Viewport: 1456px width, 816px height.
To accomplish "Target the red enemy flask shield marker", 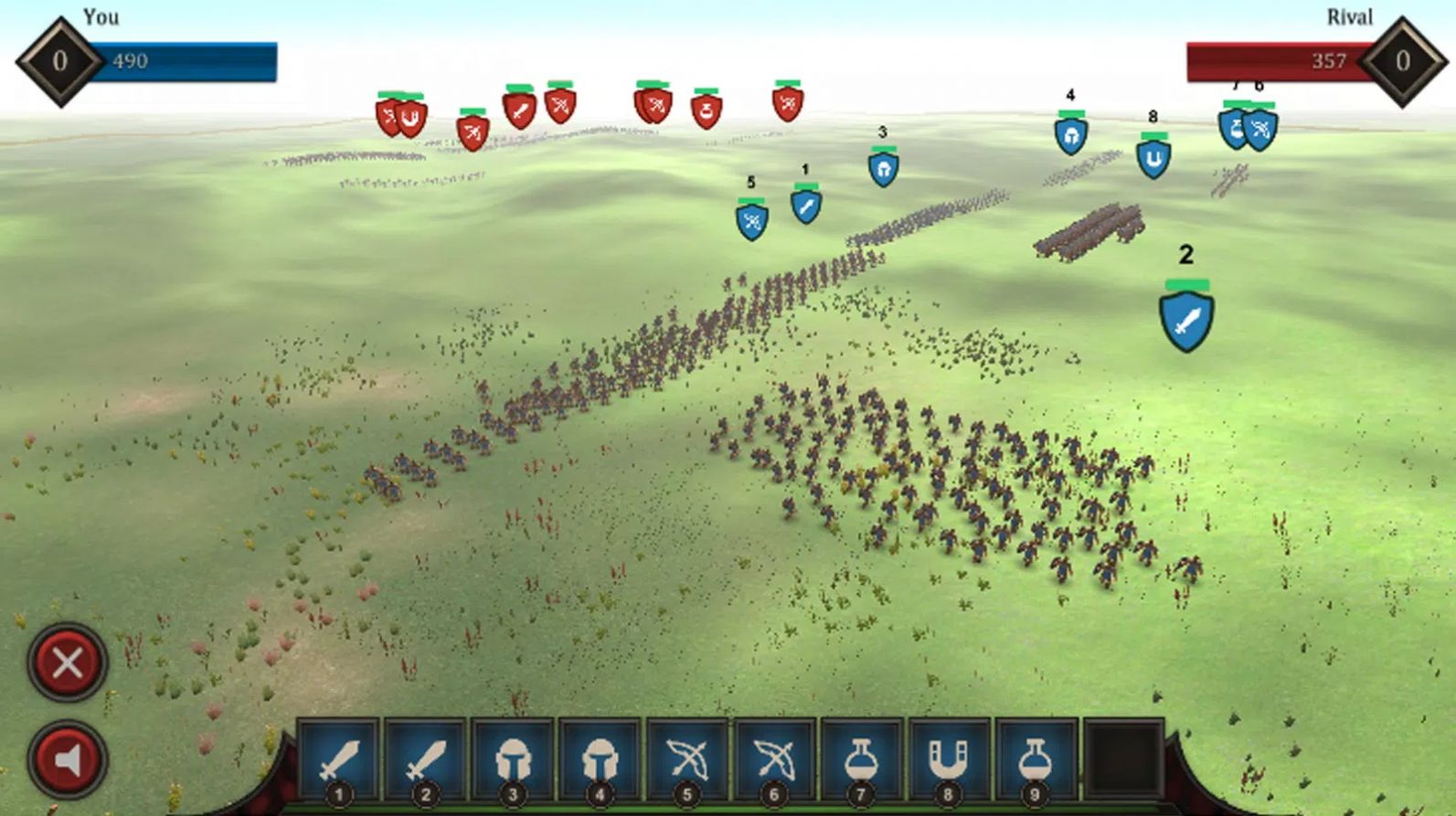I will click(x=706, y=111).
